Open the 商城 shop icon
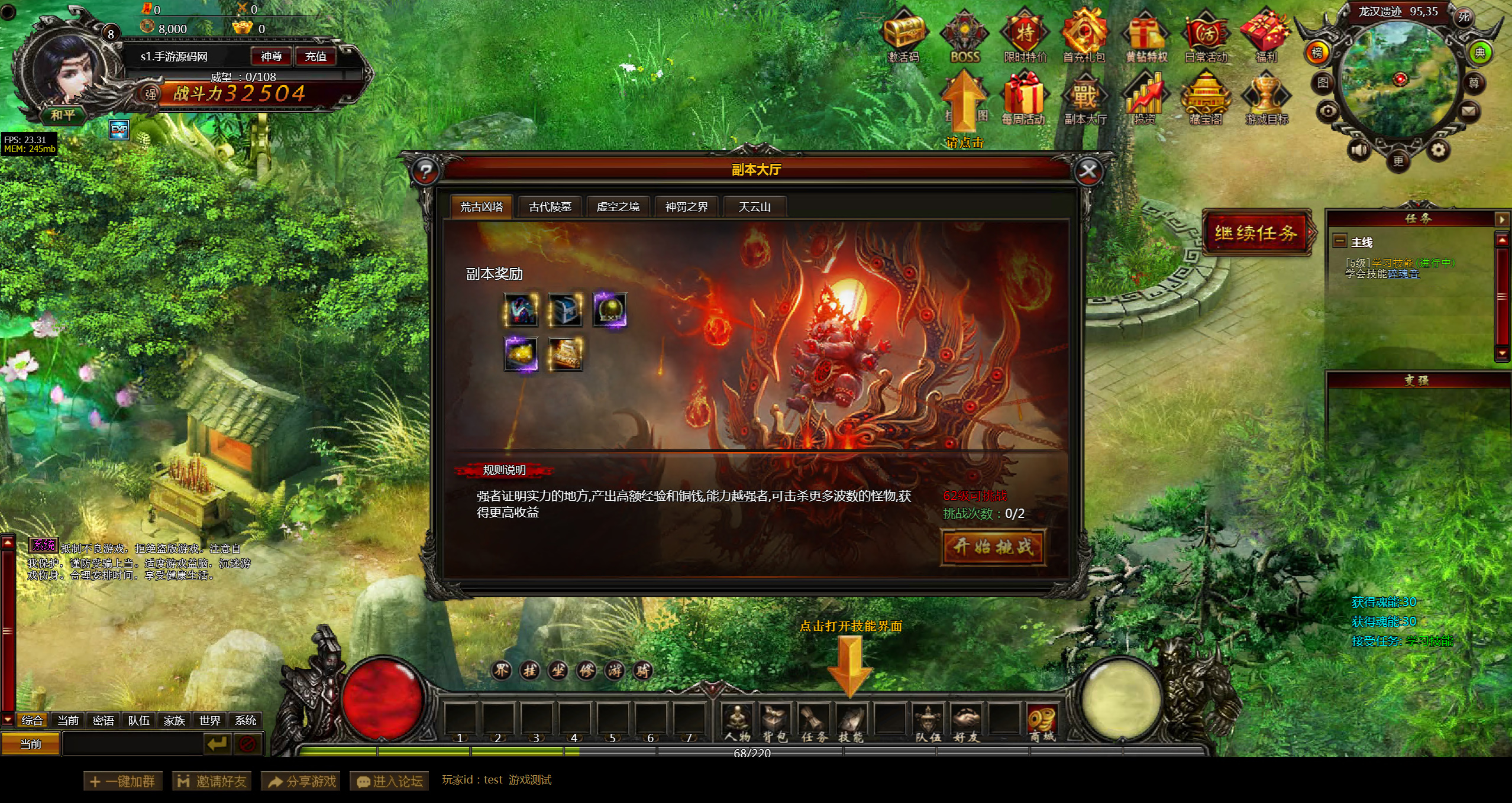This screenshot has height=803, width=1512. 1042,723
